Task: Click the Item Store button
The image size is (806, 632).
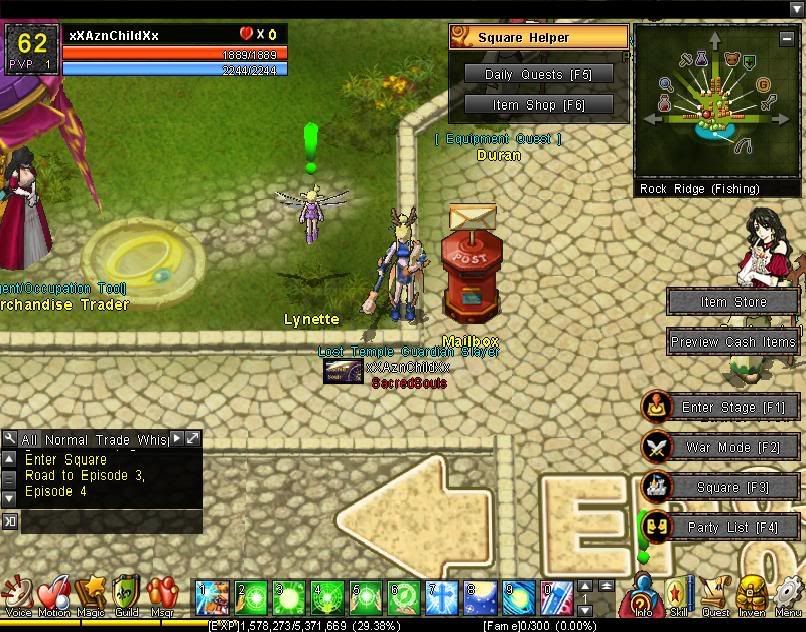Action: point(733,302)
